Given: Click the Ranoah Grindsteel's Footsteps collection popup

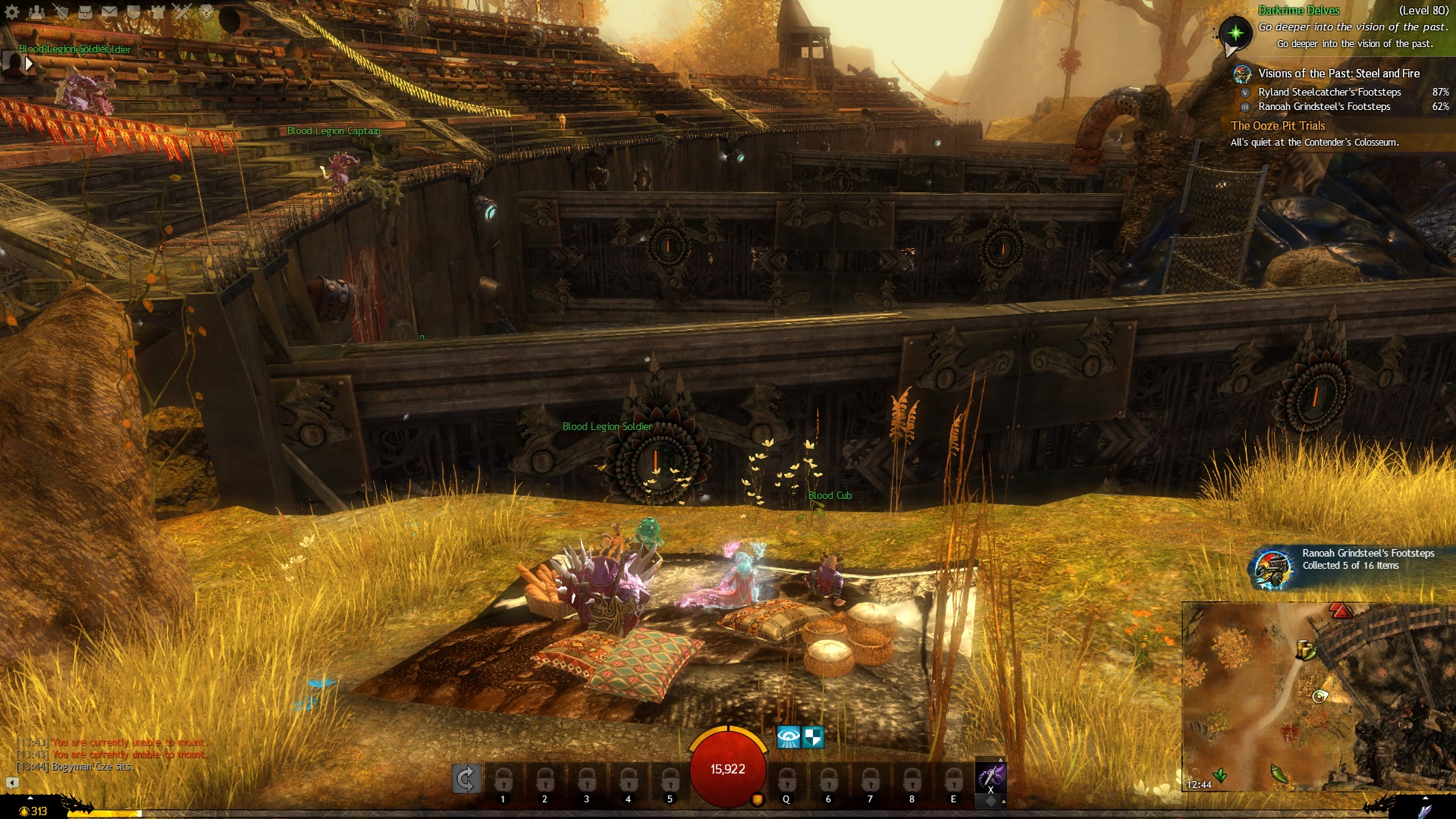Looking at the screenshot, I should (x=1350, y=564).
